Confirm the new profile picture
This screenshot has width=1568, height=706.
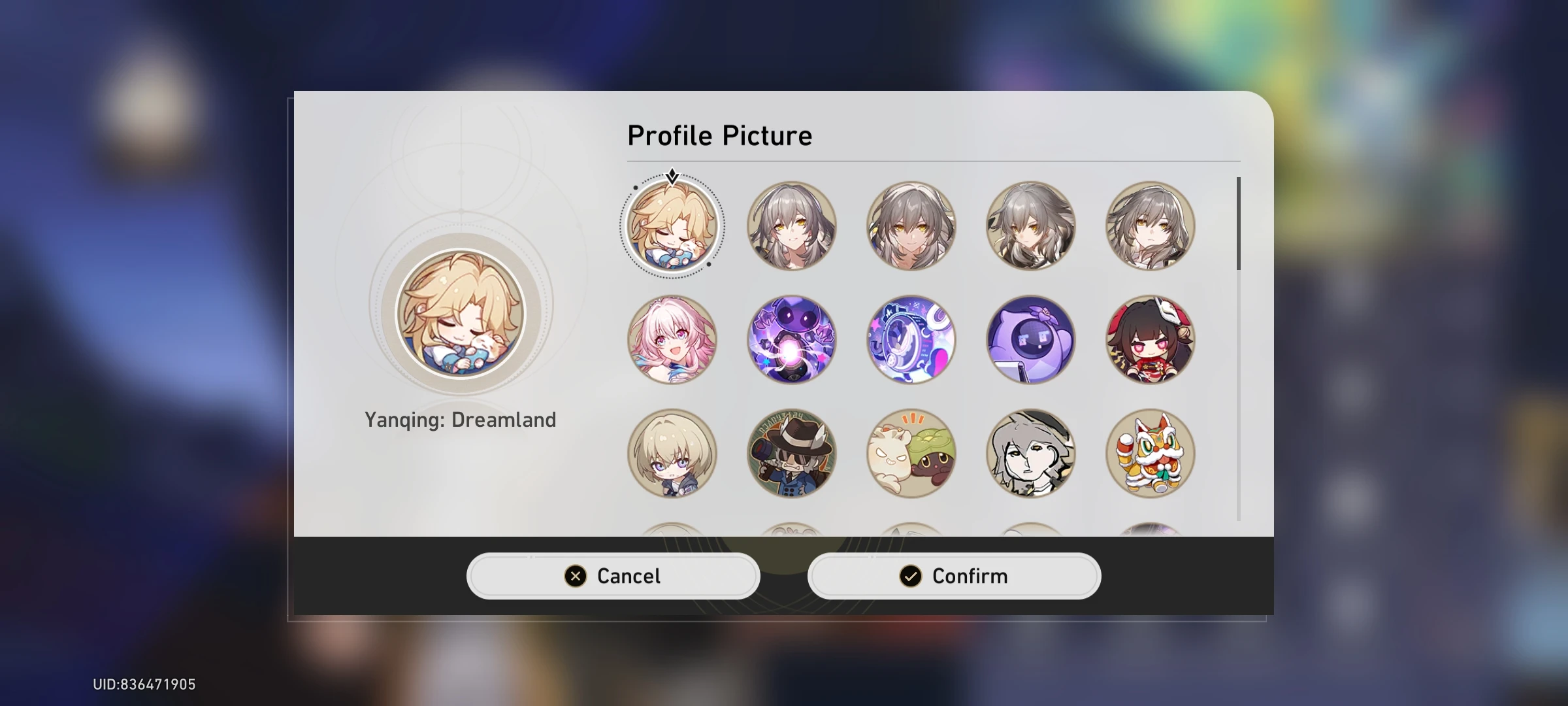click(954, 576)
